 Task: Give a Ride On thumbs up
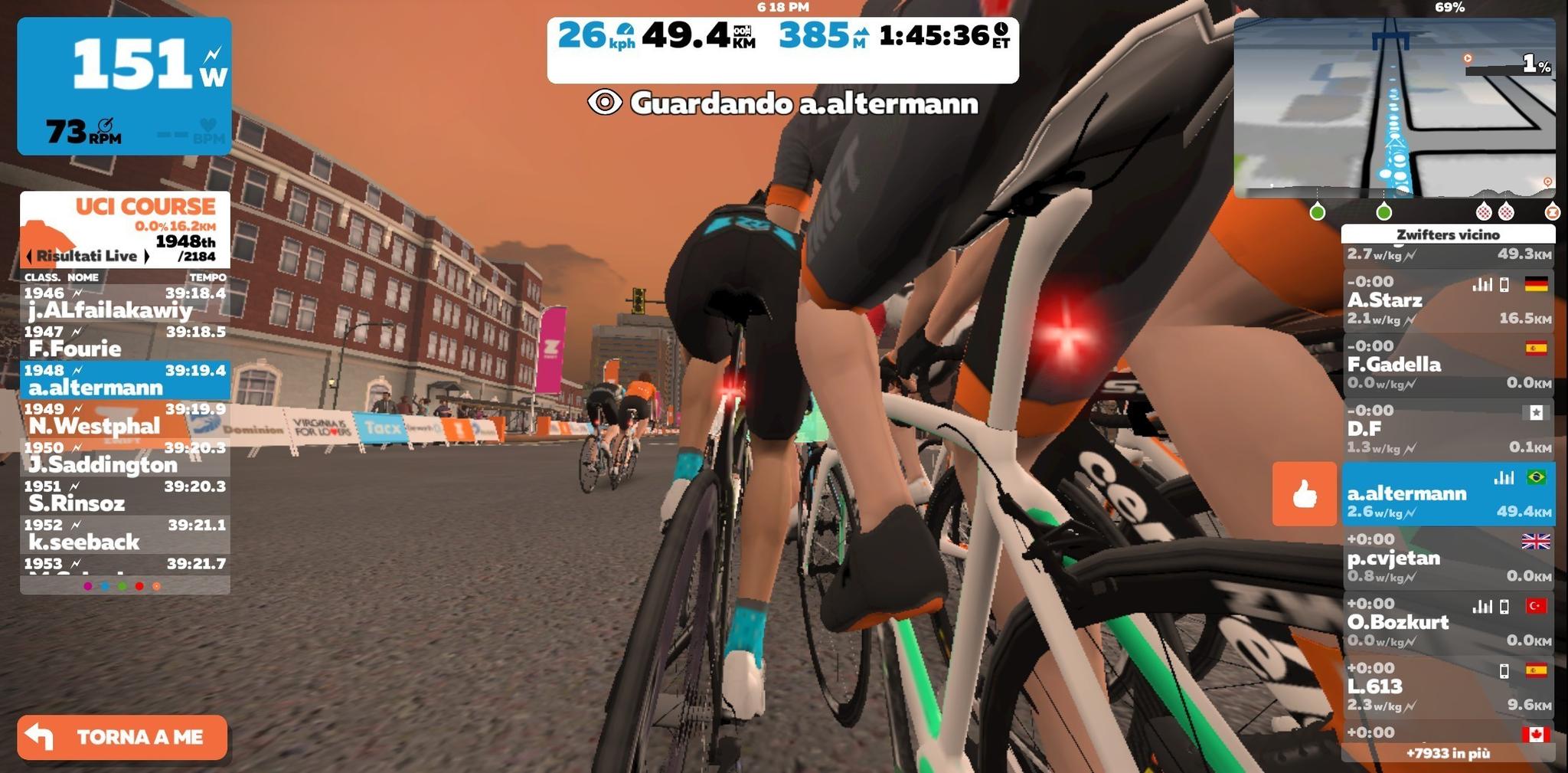tap(1304, 494)
